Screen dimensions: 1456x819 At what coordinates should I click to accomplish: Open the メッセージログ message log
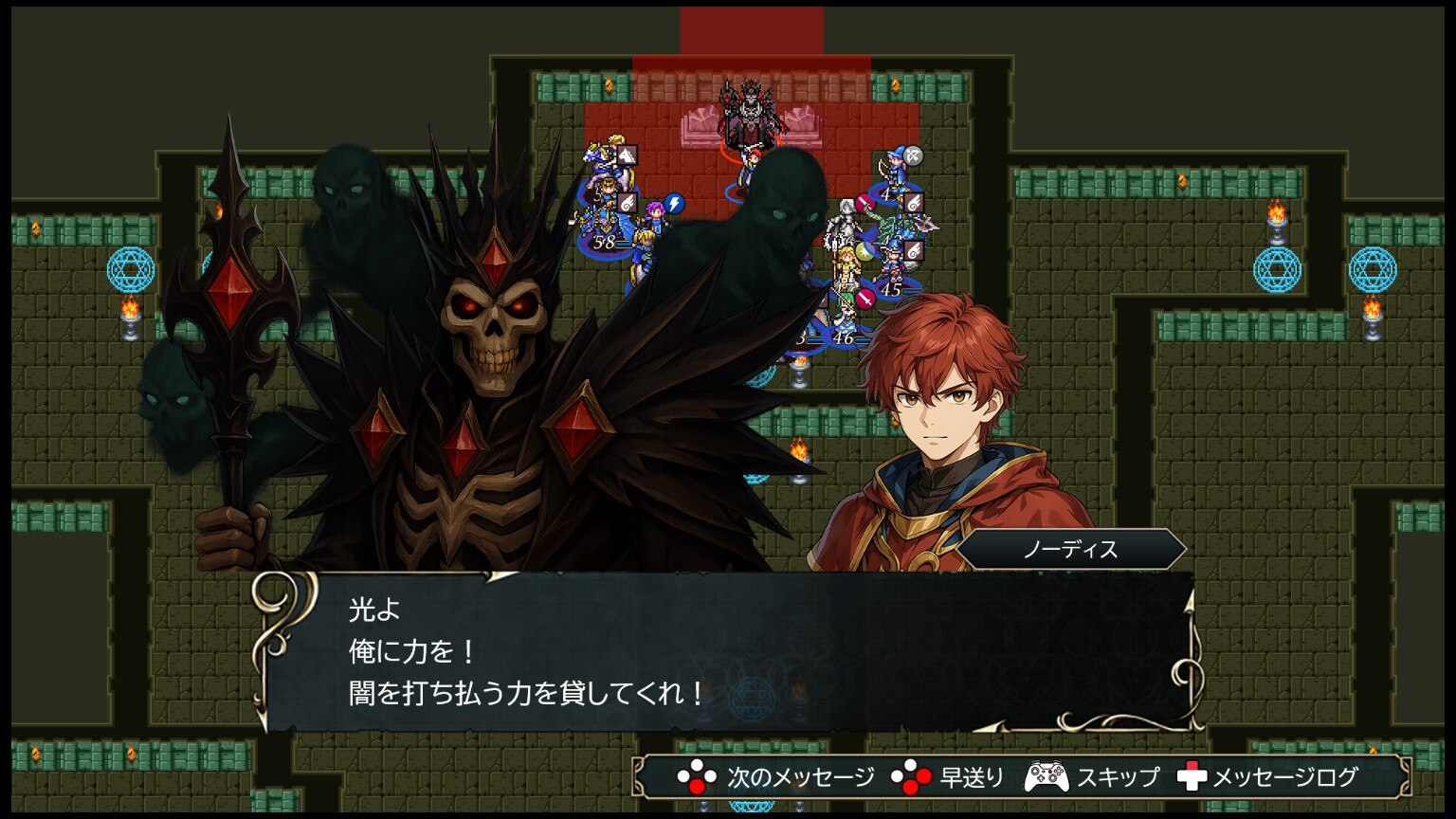tap(1268, 778)
